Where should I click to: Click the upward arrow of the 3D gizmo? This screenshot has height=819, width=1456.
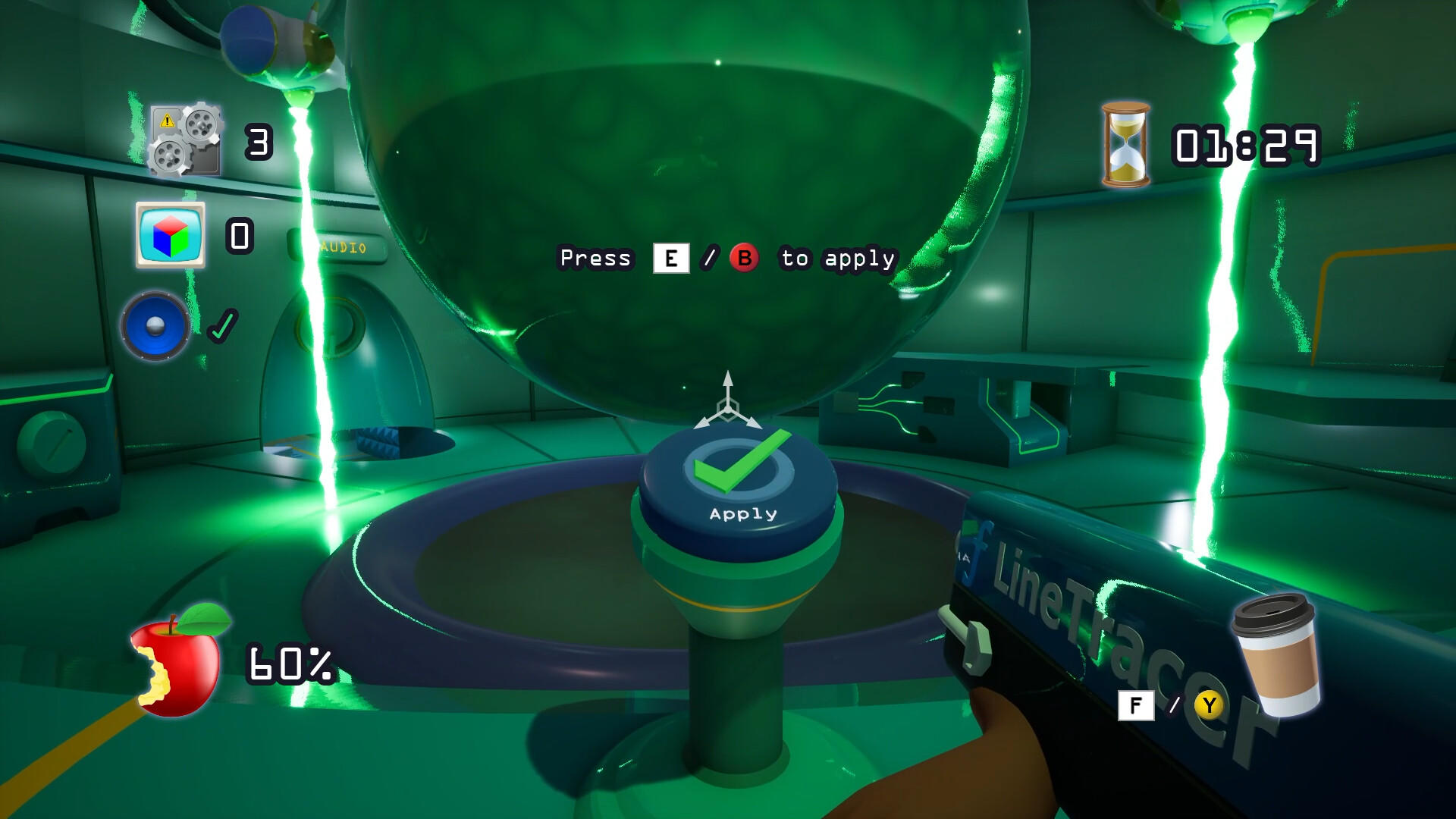tap(727, 378)
